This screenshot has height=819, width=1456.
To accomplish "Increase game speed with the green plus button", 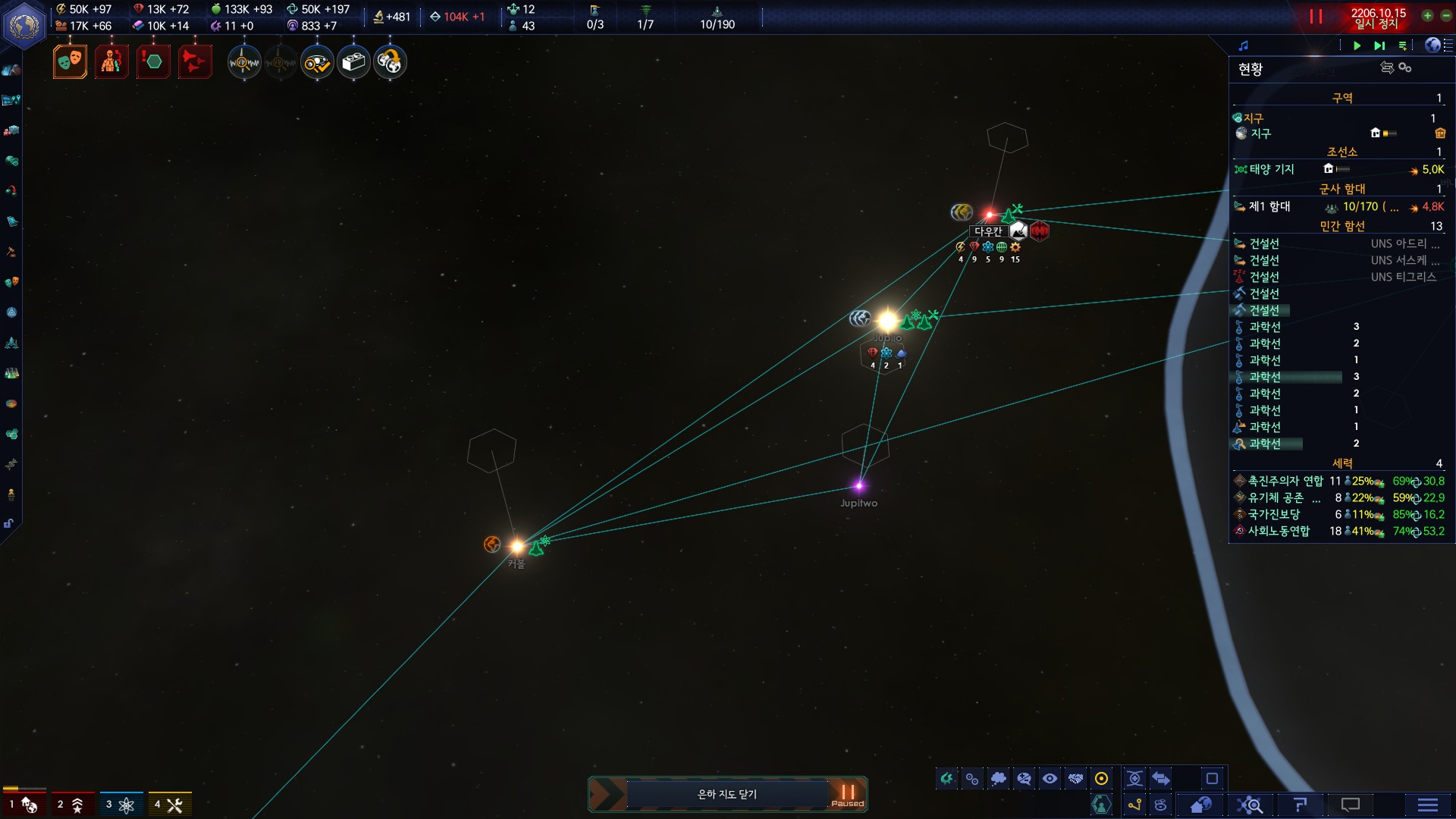I will 1427,15.
